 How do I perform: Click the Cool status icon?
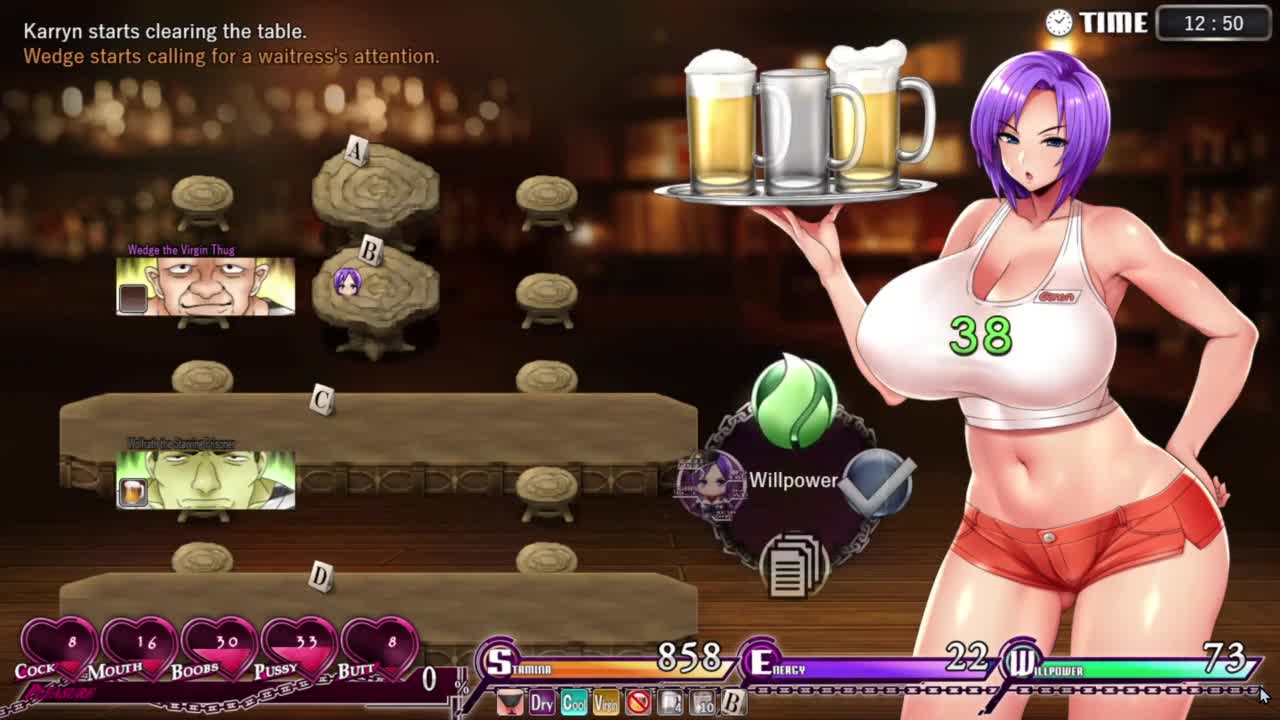tap(573, 703)
